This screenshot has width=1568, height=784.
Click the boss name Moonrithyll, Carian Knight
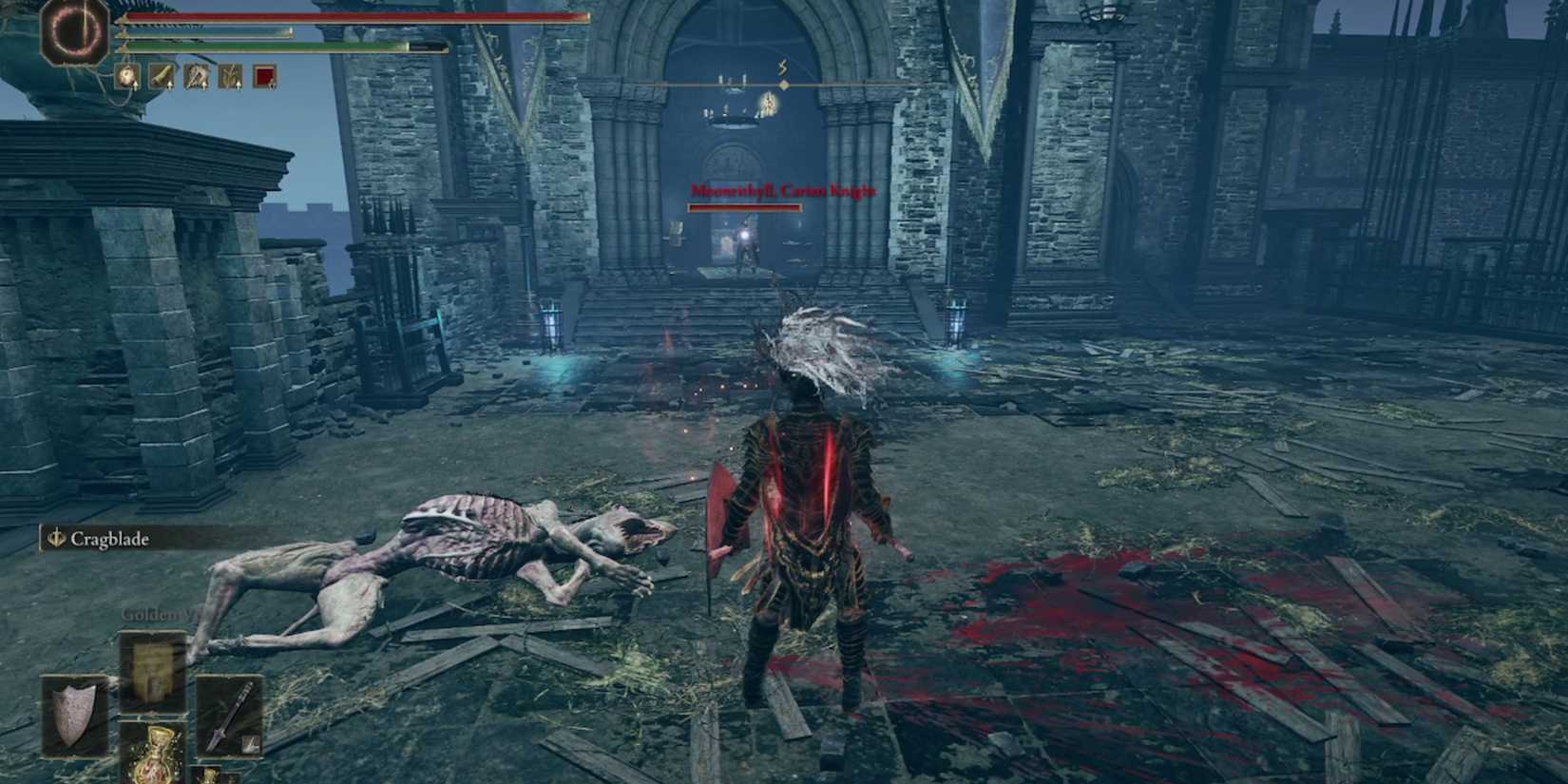pyautogui.click(x=779, y=190)
